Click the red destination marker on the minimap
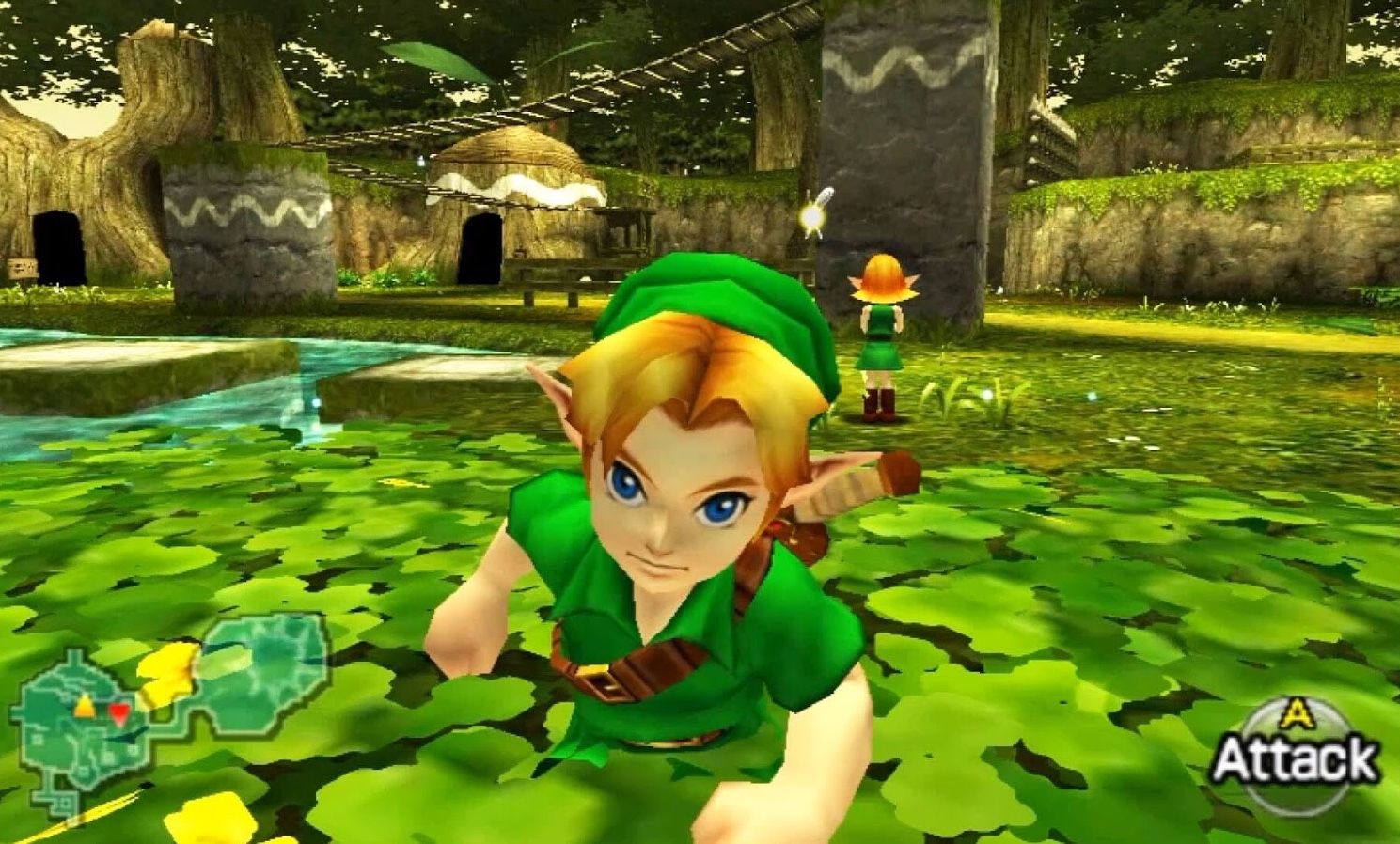1400x844 pixels. (119, 712)
